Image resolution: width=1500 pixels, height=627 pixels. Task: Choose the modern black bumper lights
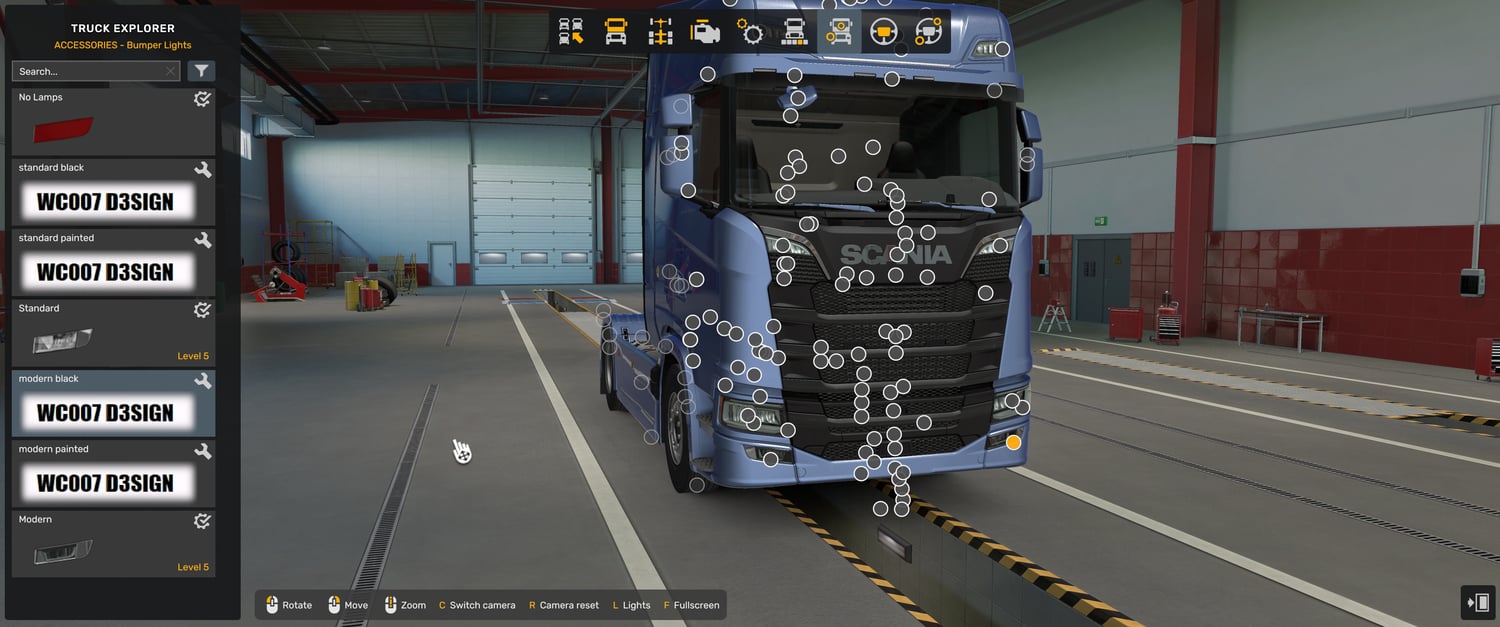click(x=113, y=403)
